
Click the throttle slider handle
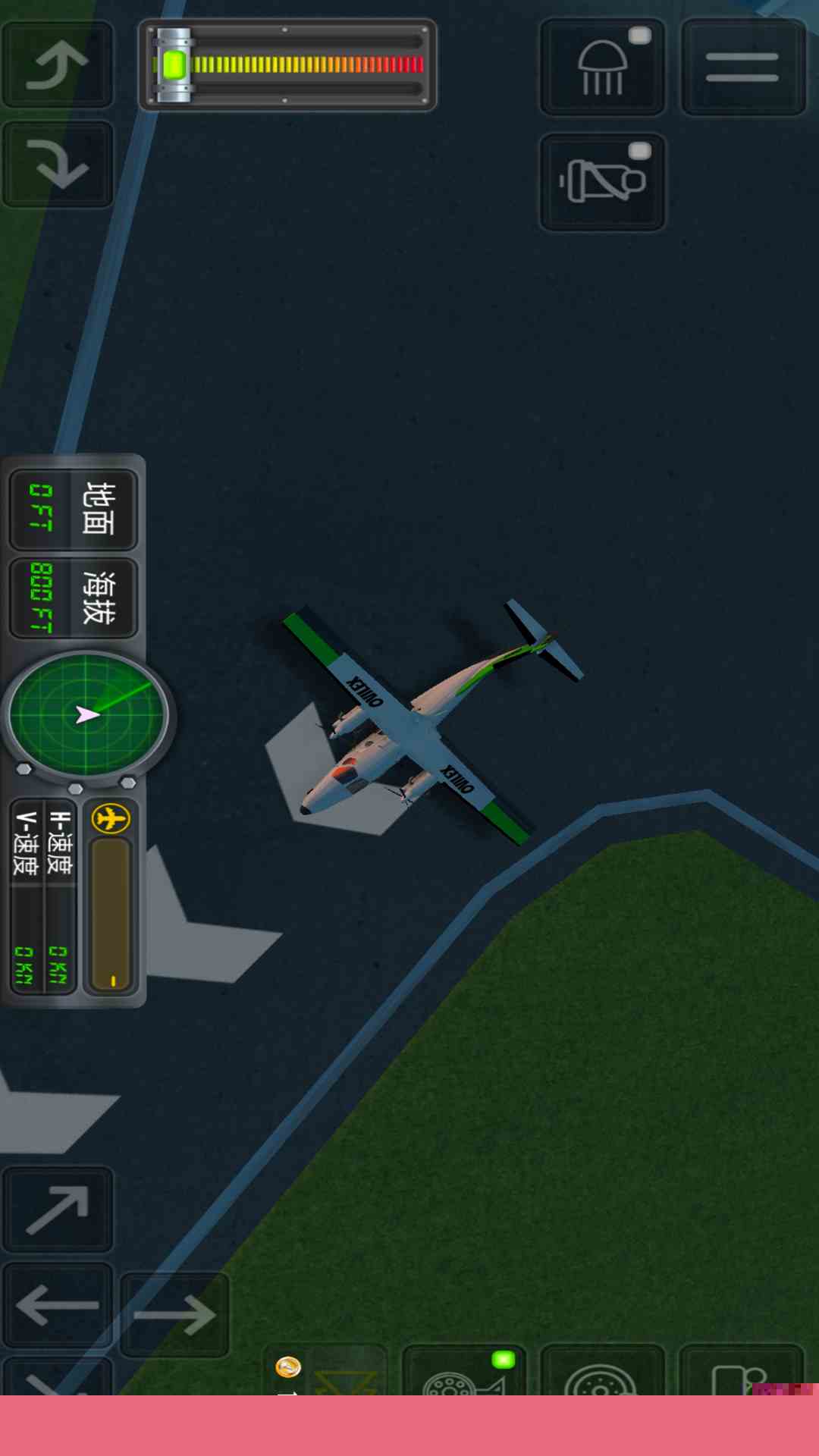(174, 65)
